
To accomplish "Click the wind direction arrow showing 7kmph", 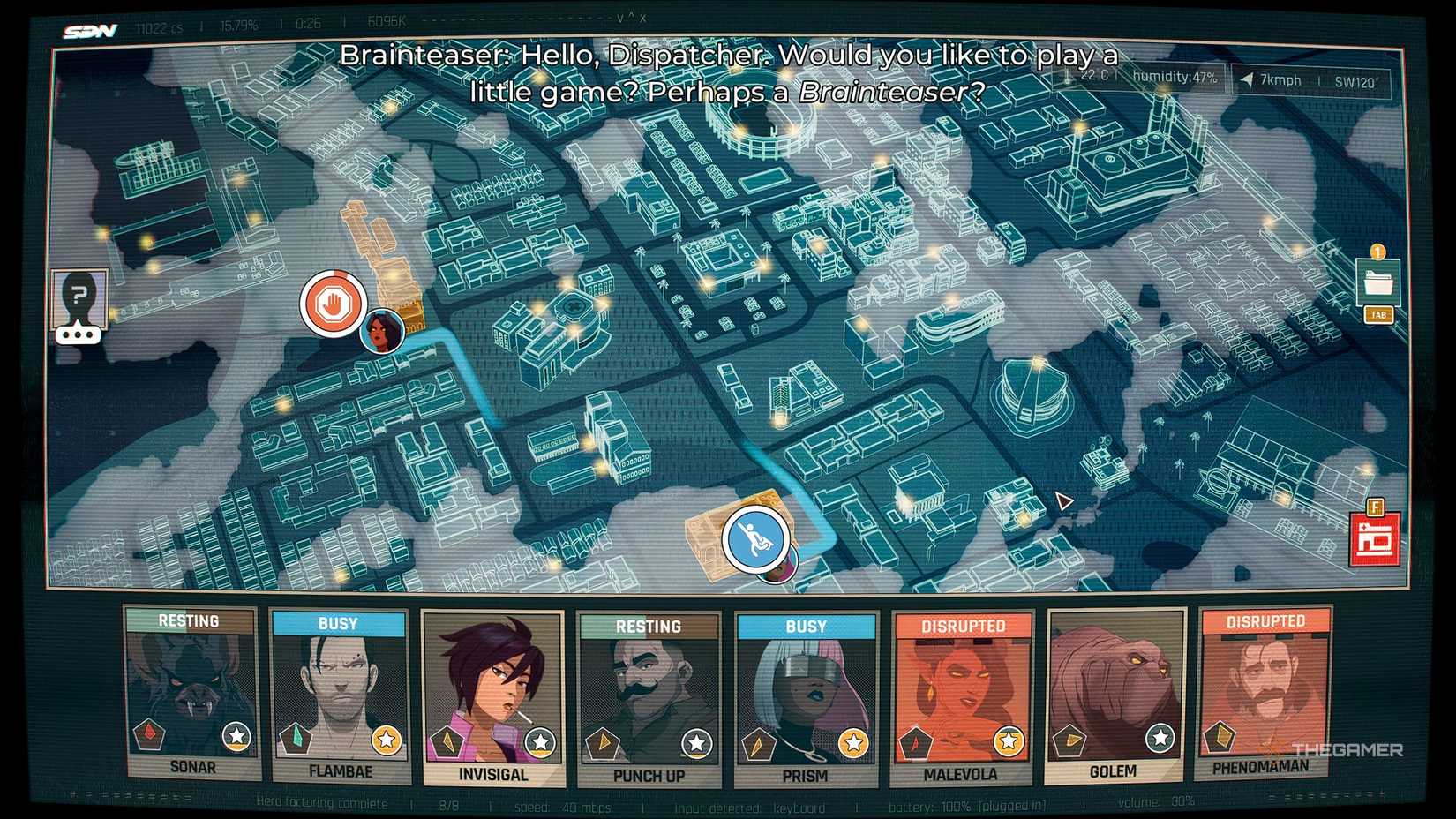I will [x=1247, y=79].
